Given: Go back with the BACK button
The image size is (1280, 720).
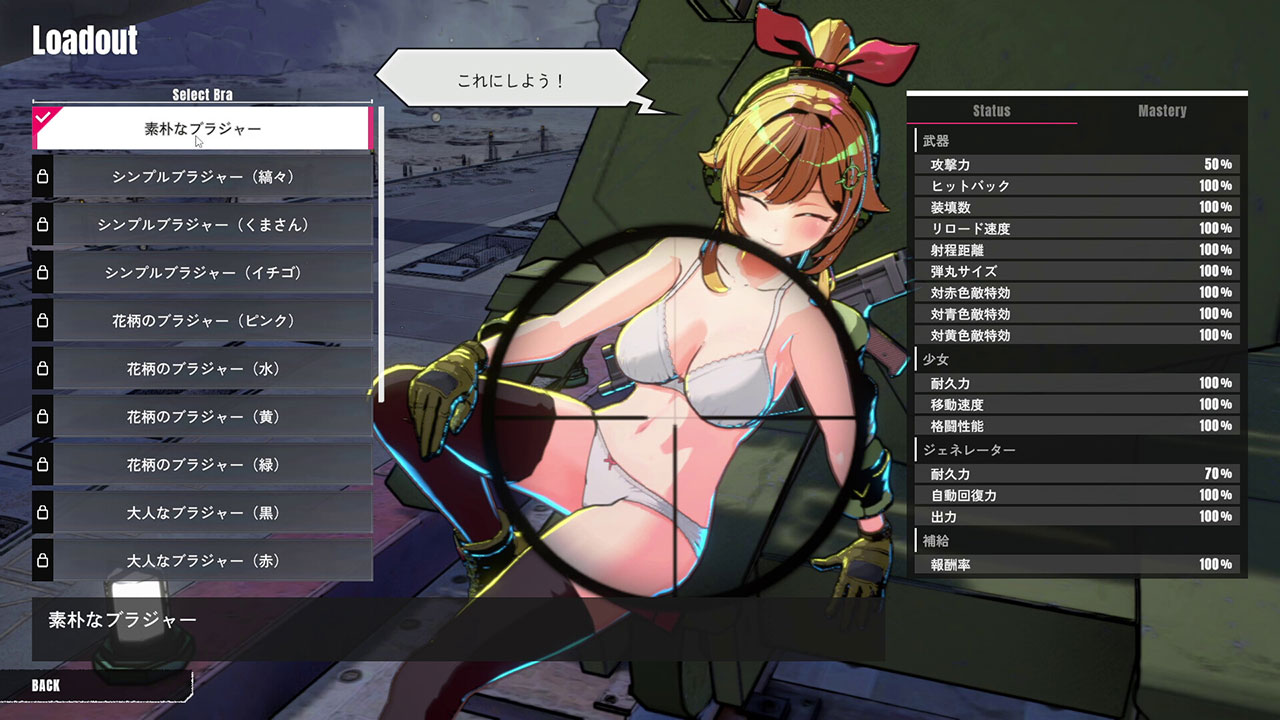Looking at the screenshot, I should point(46,686).
